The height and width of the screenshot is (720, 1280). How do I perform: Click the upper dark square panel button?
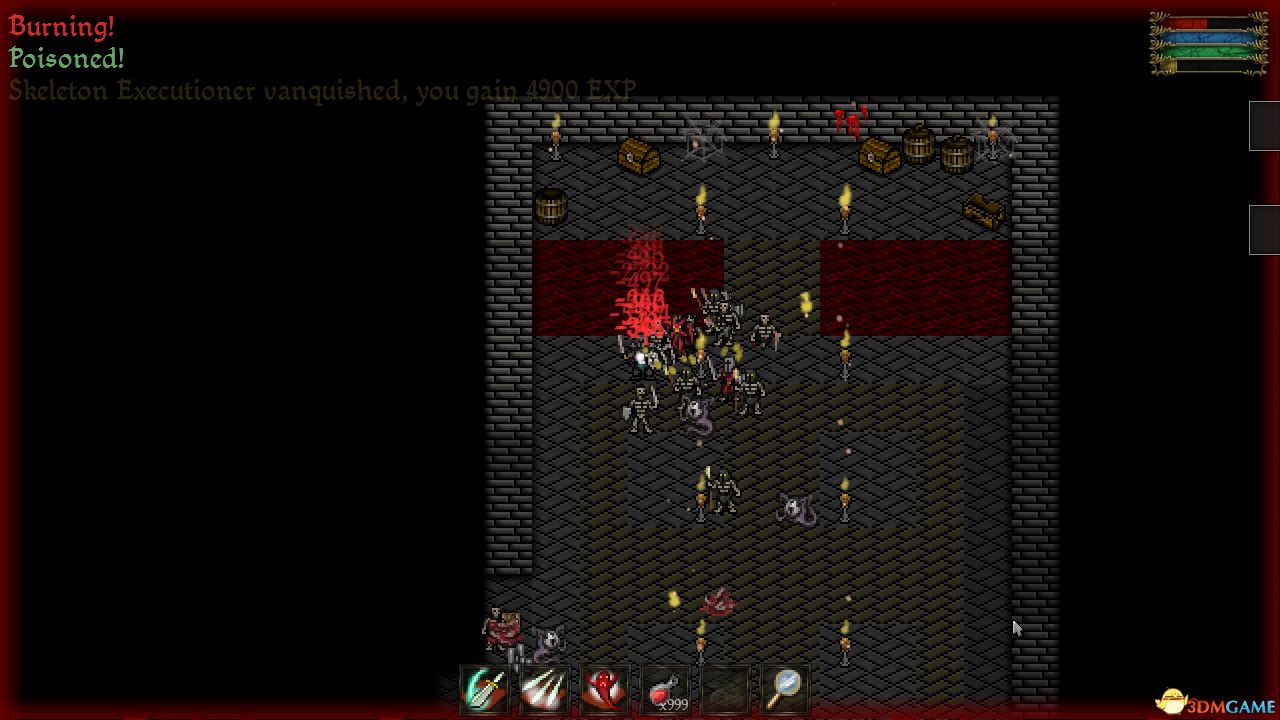click(1266, 126)
